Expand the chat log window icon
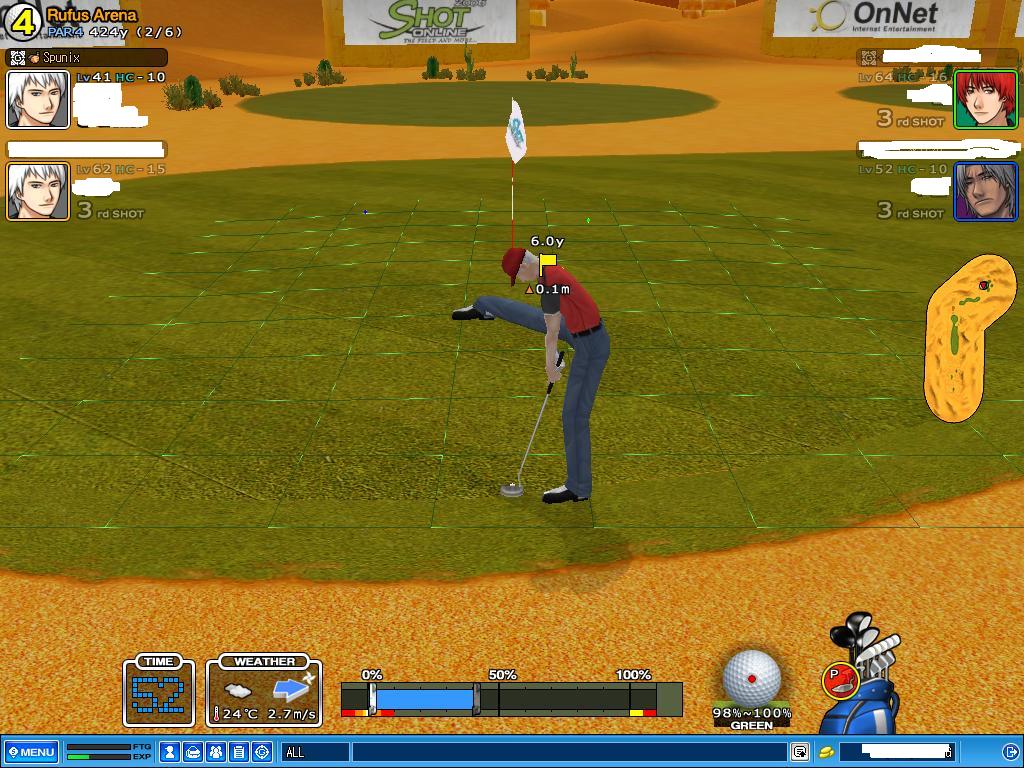The height and width of the screenshot is (768, 1024). click(x=800, y=752)
